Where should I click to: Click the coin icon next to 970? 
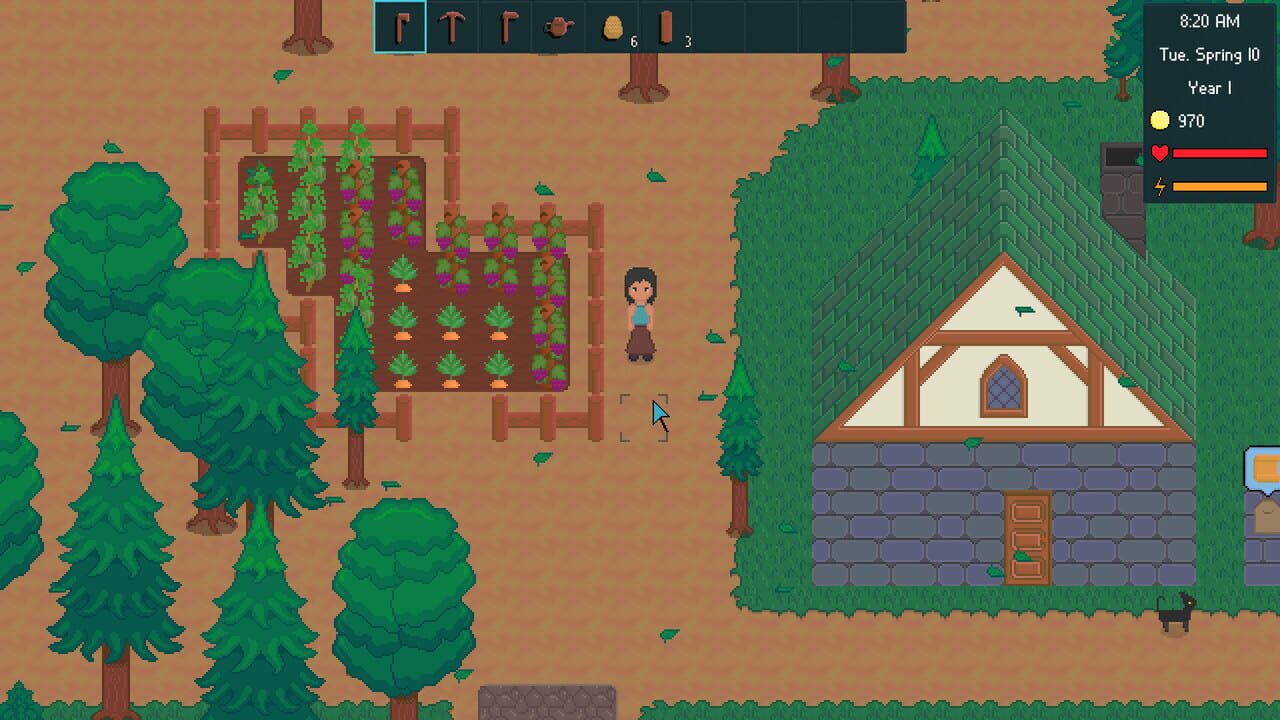[x=1159, y=121]
